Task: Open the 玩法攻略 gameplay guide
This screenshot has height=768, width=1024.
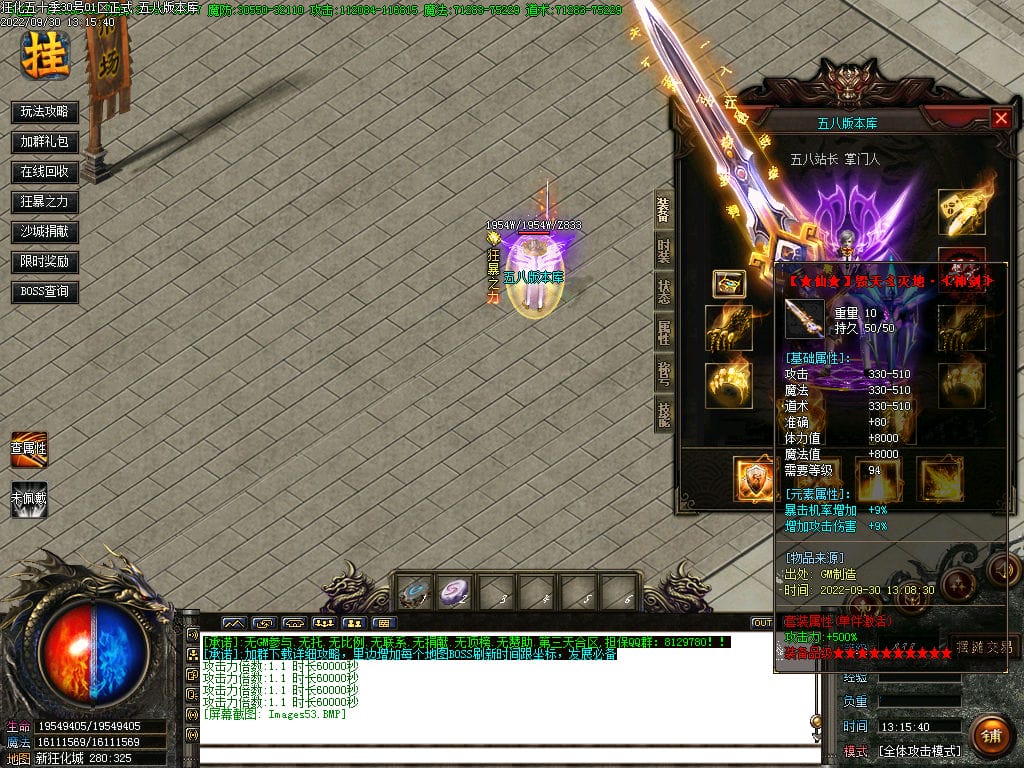Action: tap(45, 112)
